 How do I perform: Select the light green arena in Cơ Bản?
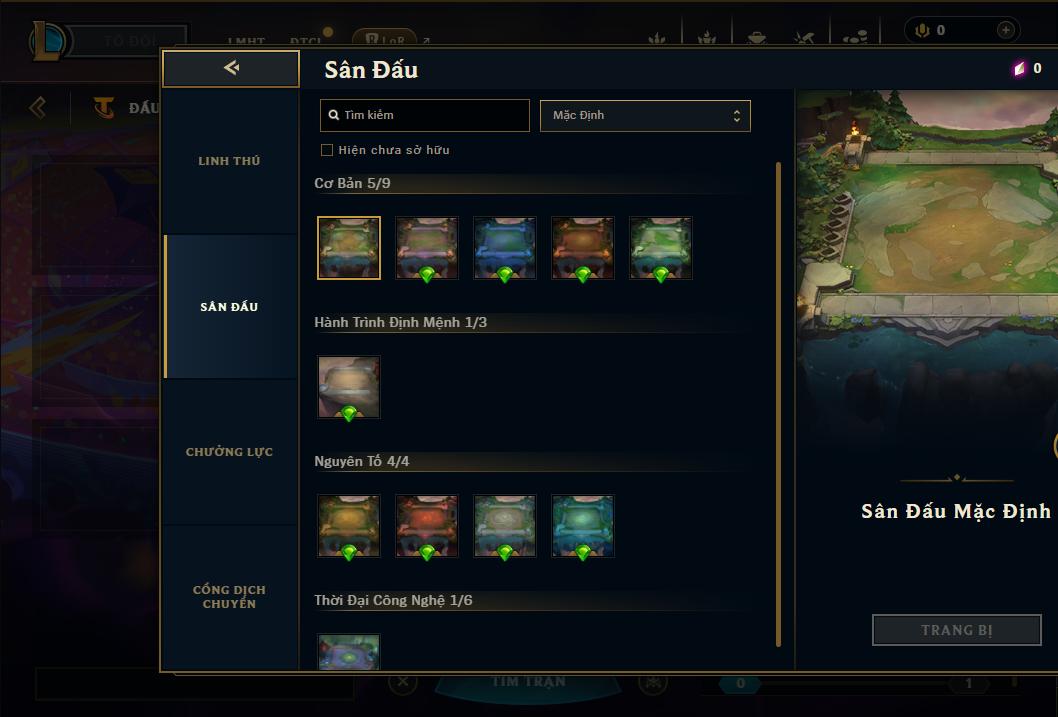click(x=661, y=247)
